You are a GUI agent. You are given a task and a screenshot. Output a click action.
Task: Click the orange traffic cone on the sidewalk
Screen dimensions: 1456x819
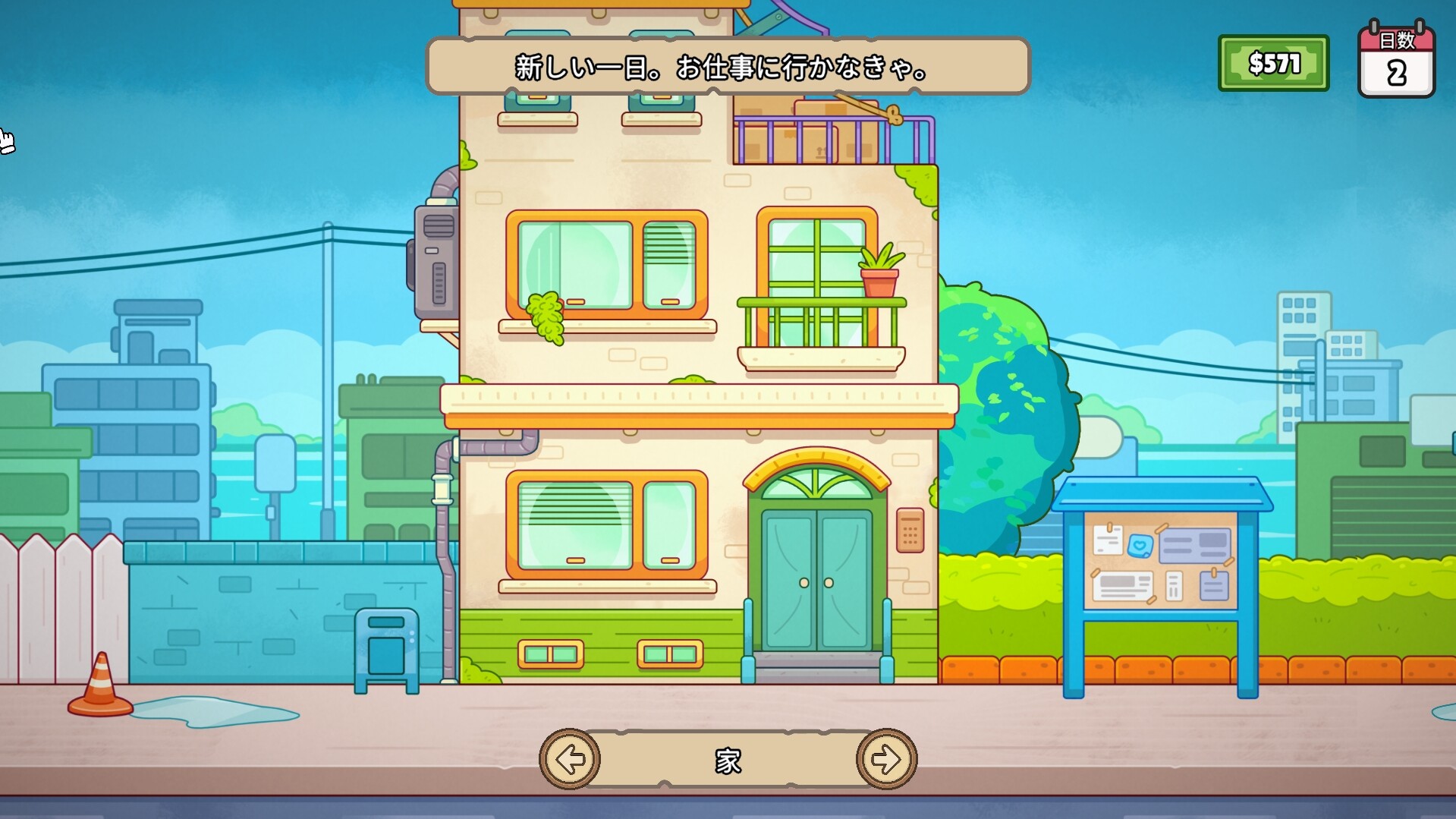pos(99,688)
